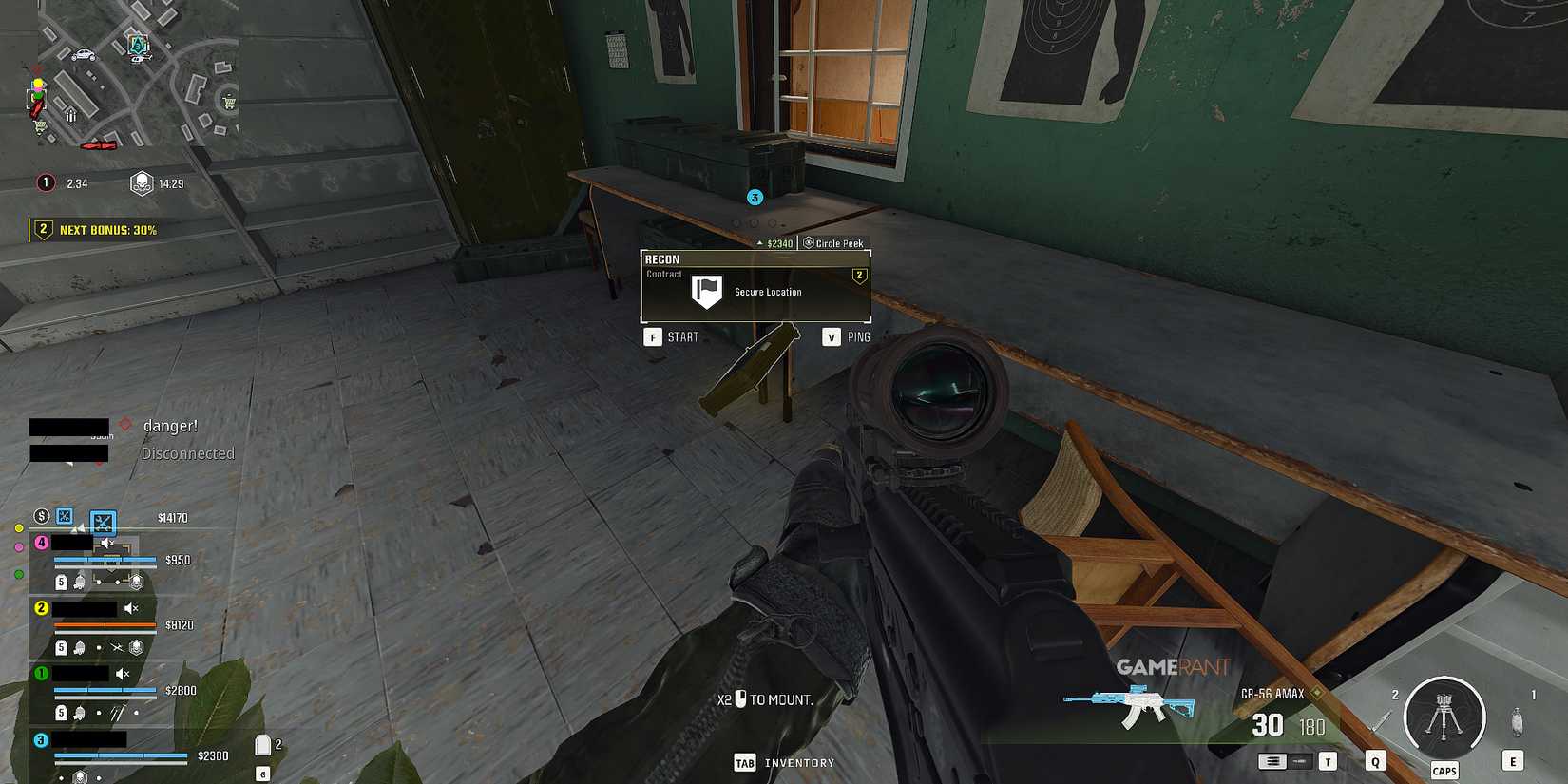Expand the fire mode selector near the T key
The height and width of the screenshot is (784, 1568).
[1272, 761]
